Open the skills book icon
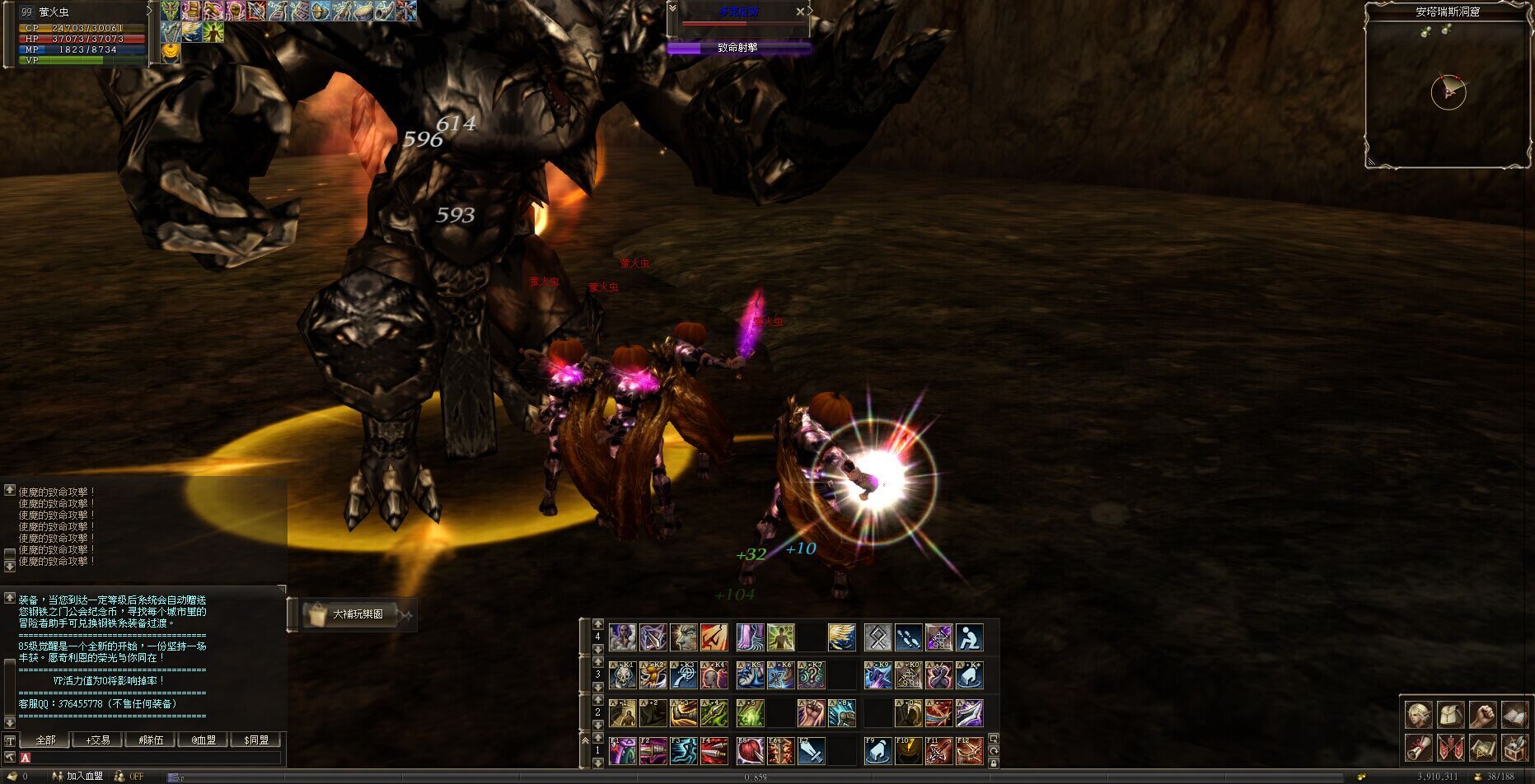This screenshot has height=784, width=1535. (1514, 715)
